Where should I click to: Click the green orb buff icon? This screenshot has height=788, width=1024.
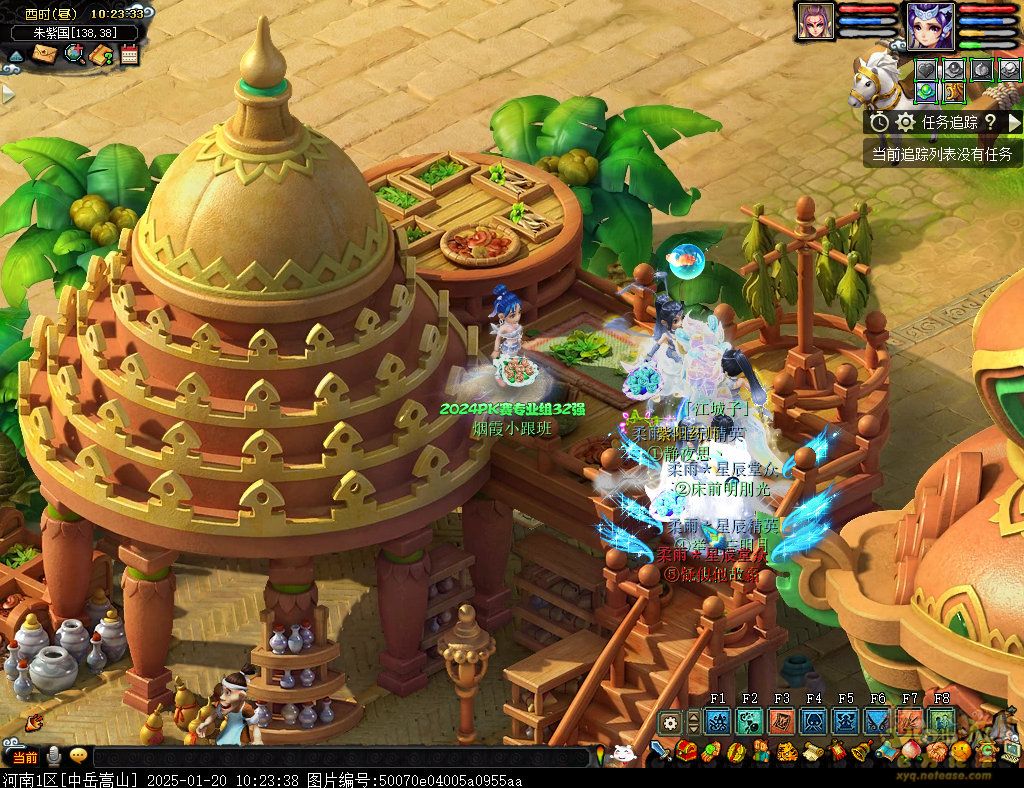point(927,91)
